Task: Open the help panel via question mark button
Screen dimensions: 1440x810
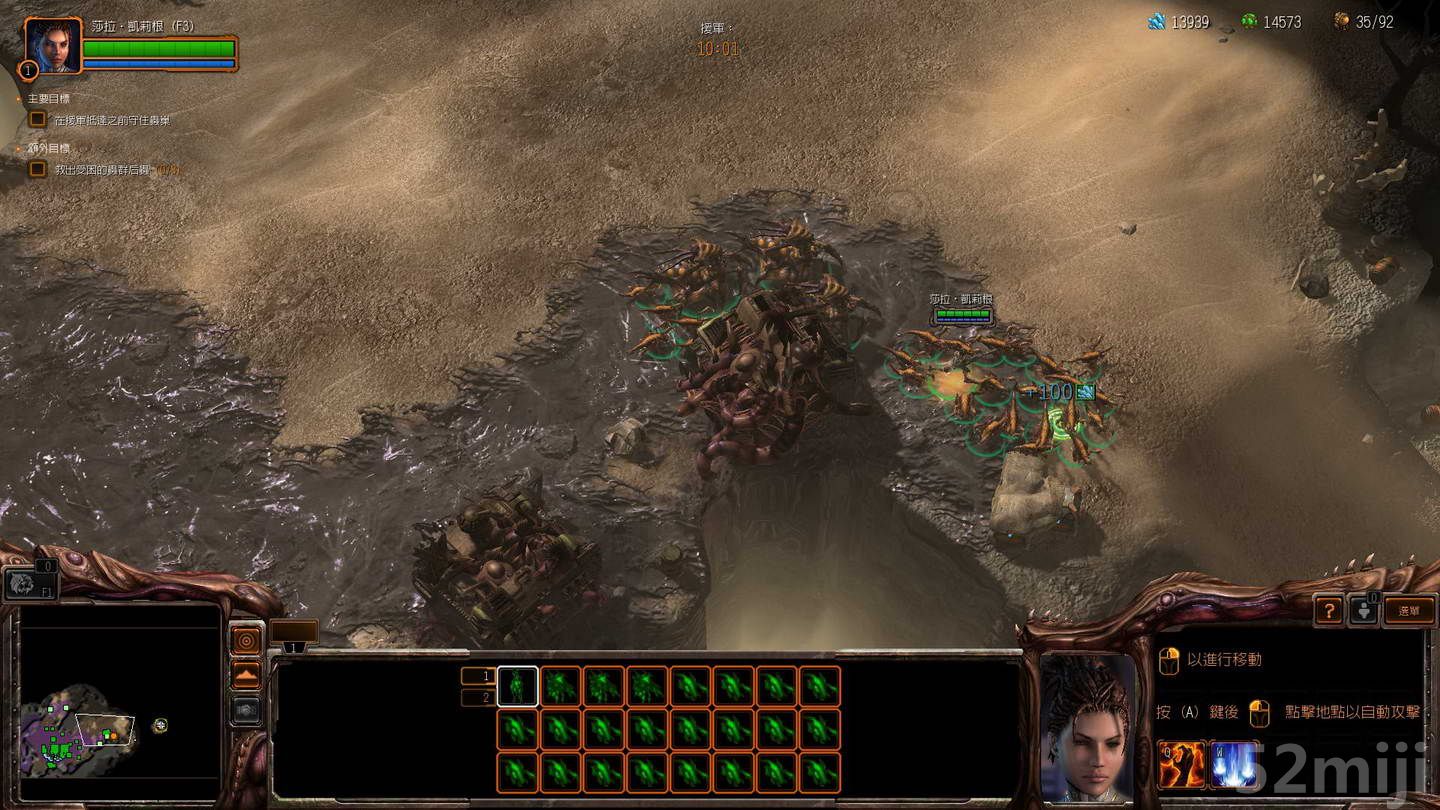Action: pos(1330,610)
